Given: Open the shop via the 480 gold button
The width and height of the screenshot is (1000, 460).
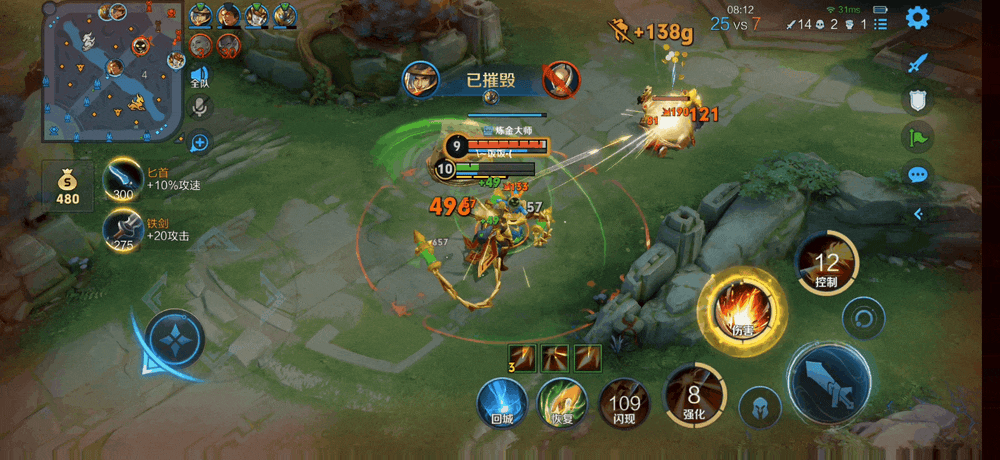Looking at the screenshot, I should pos(67,185).
